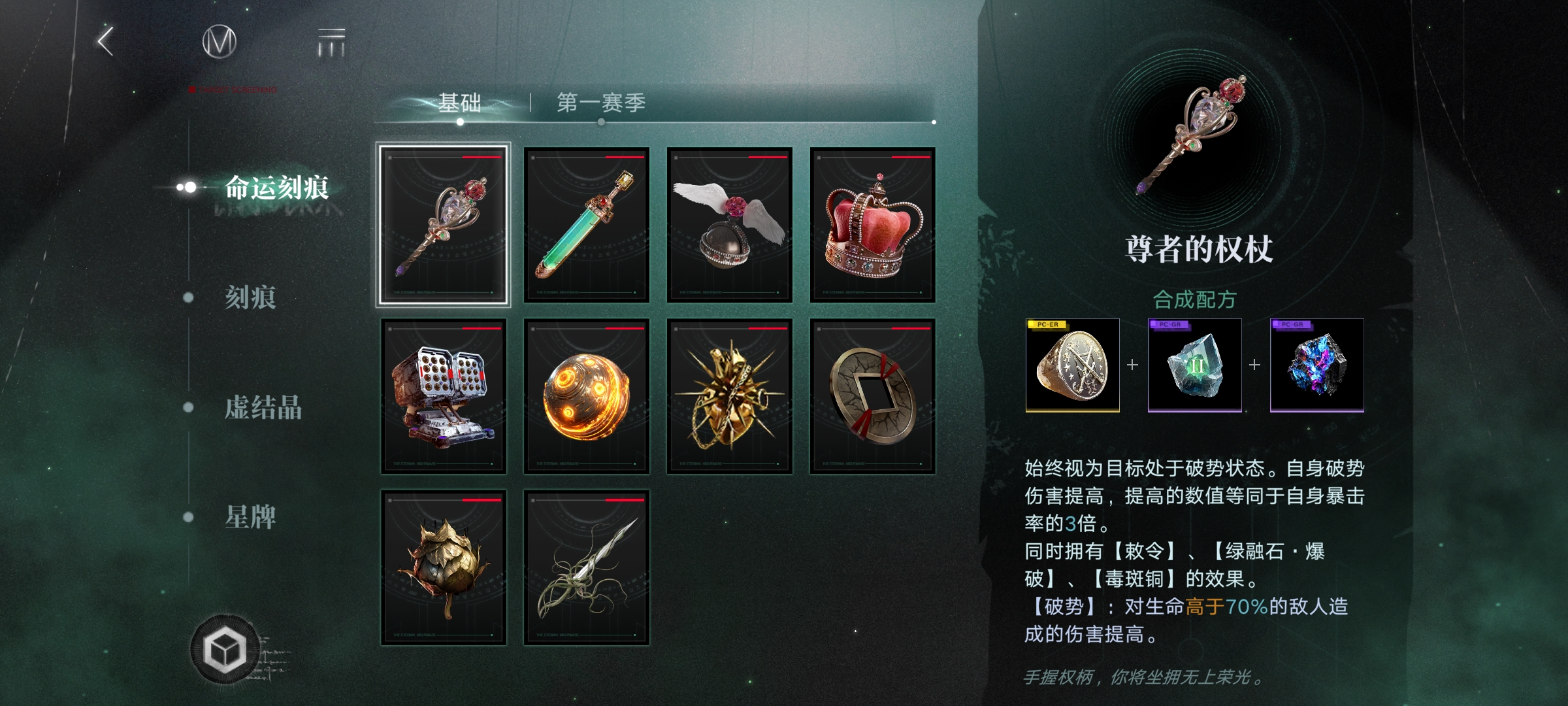Select the 星牌 category dot in sidebar

click(188, 517)
